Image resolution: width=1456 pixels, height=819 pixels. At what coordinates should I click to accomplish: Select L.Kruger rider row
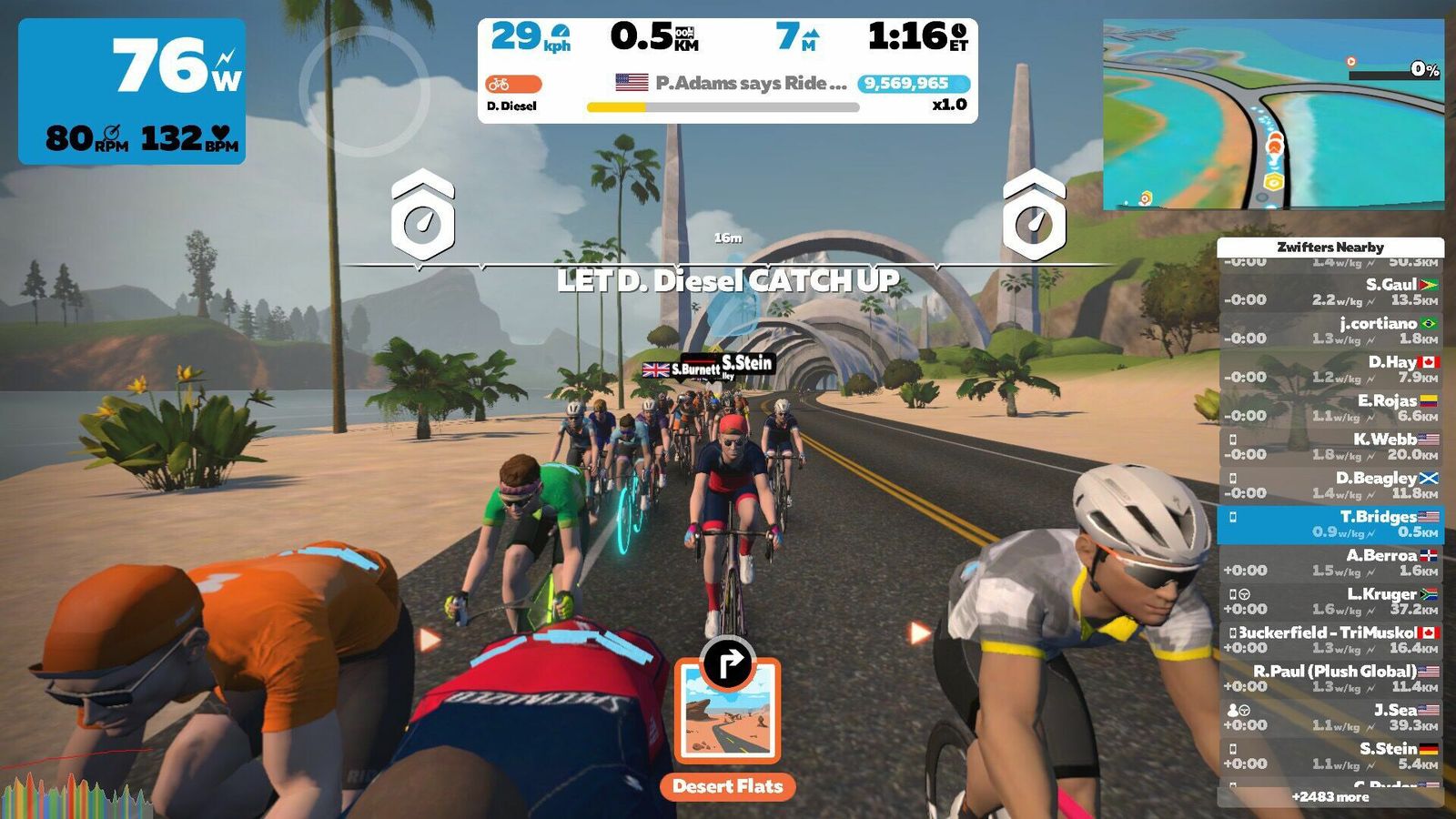[x=1330, y=602]
